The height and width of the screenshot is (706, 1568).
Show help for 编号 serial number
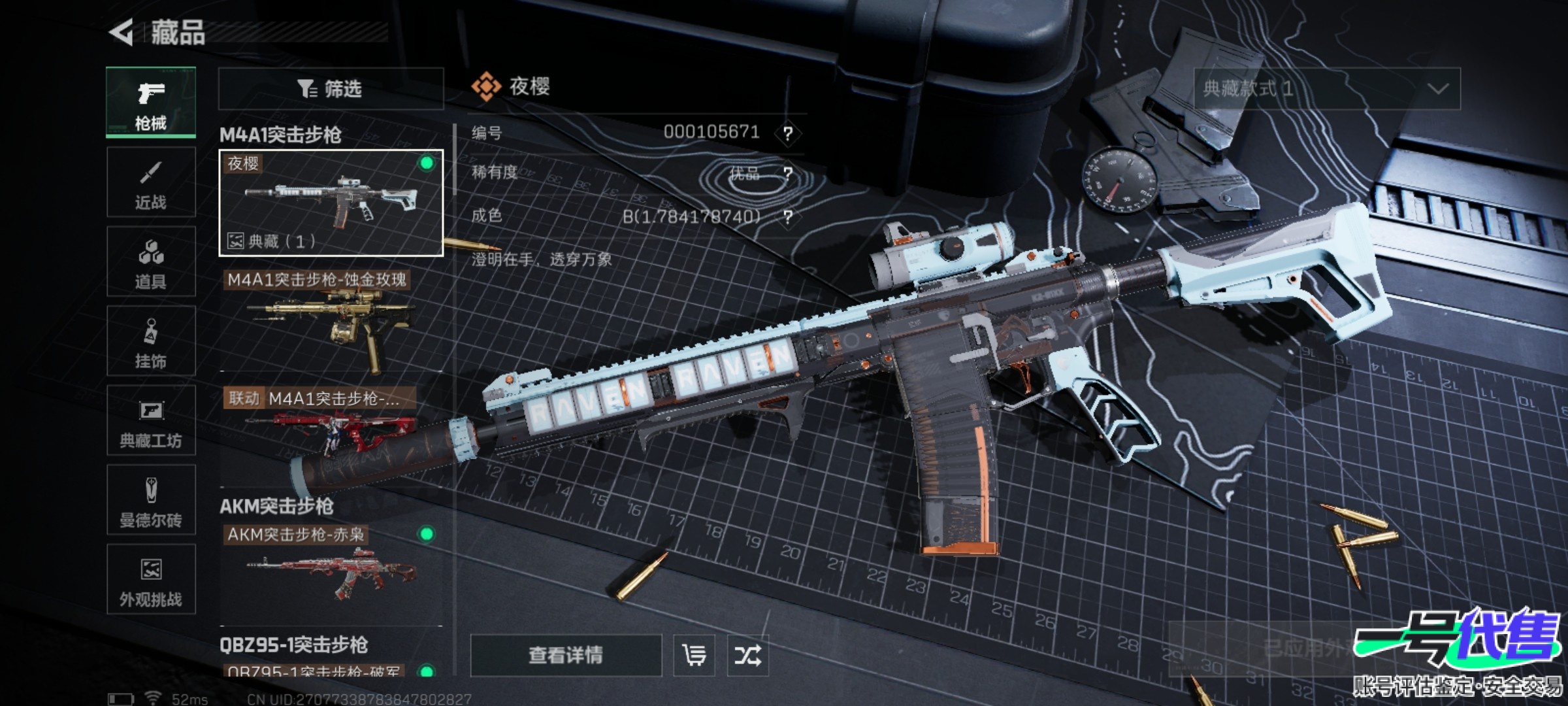click(788, 134)
